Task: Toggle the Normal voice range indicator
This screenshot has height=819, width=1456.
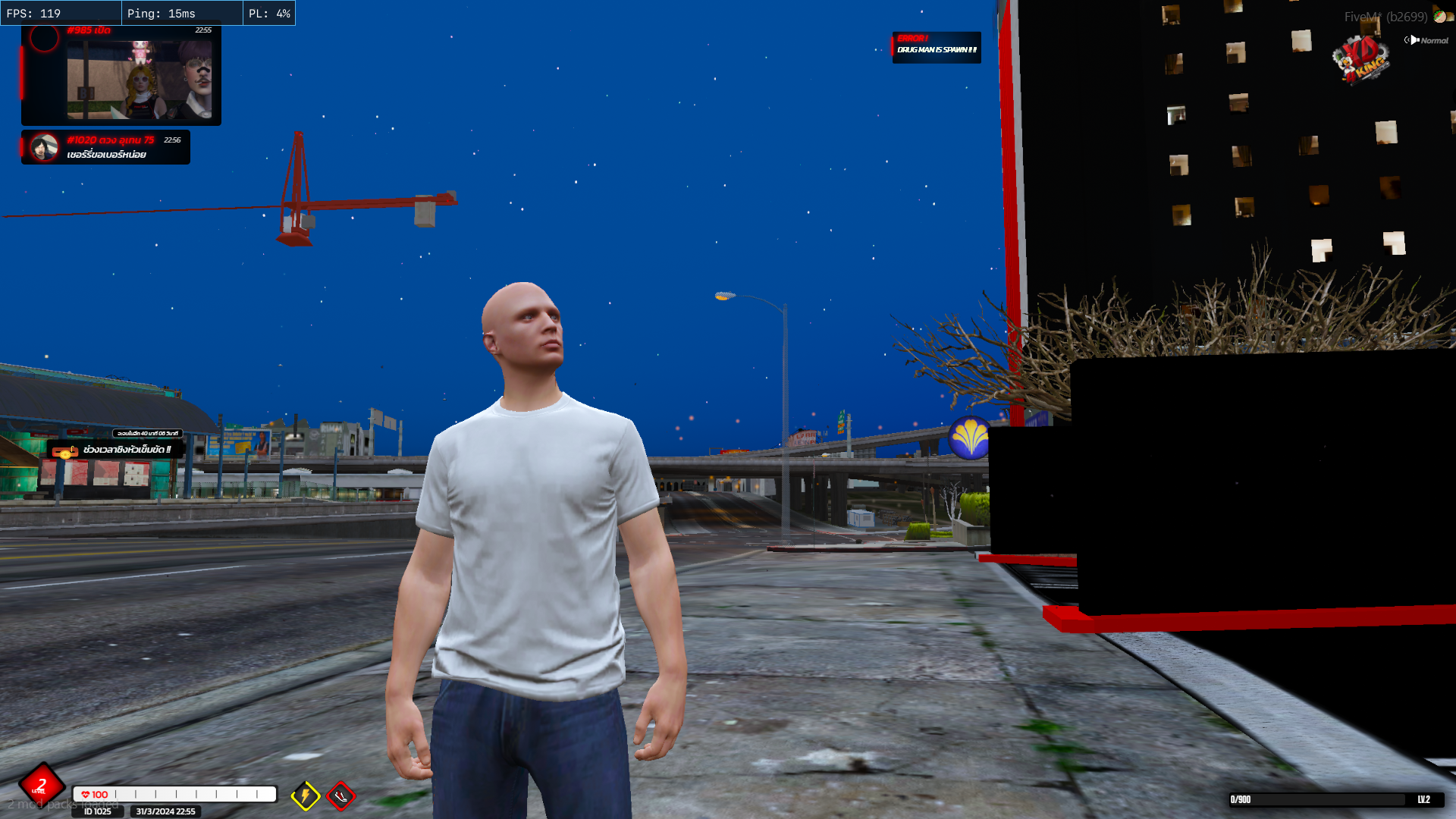Action: [x=1426, y=40]
